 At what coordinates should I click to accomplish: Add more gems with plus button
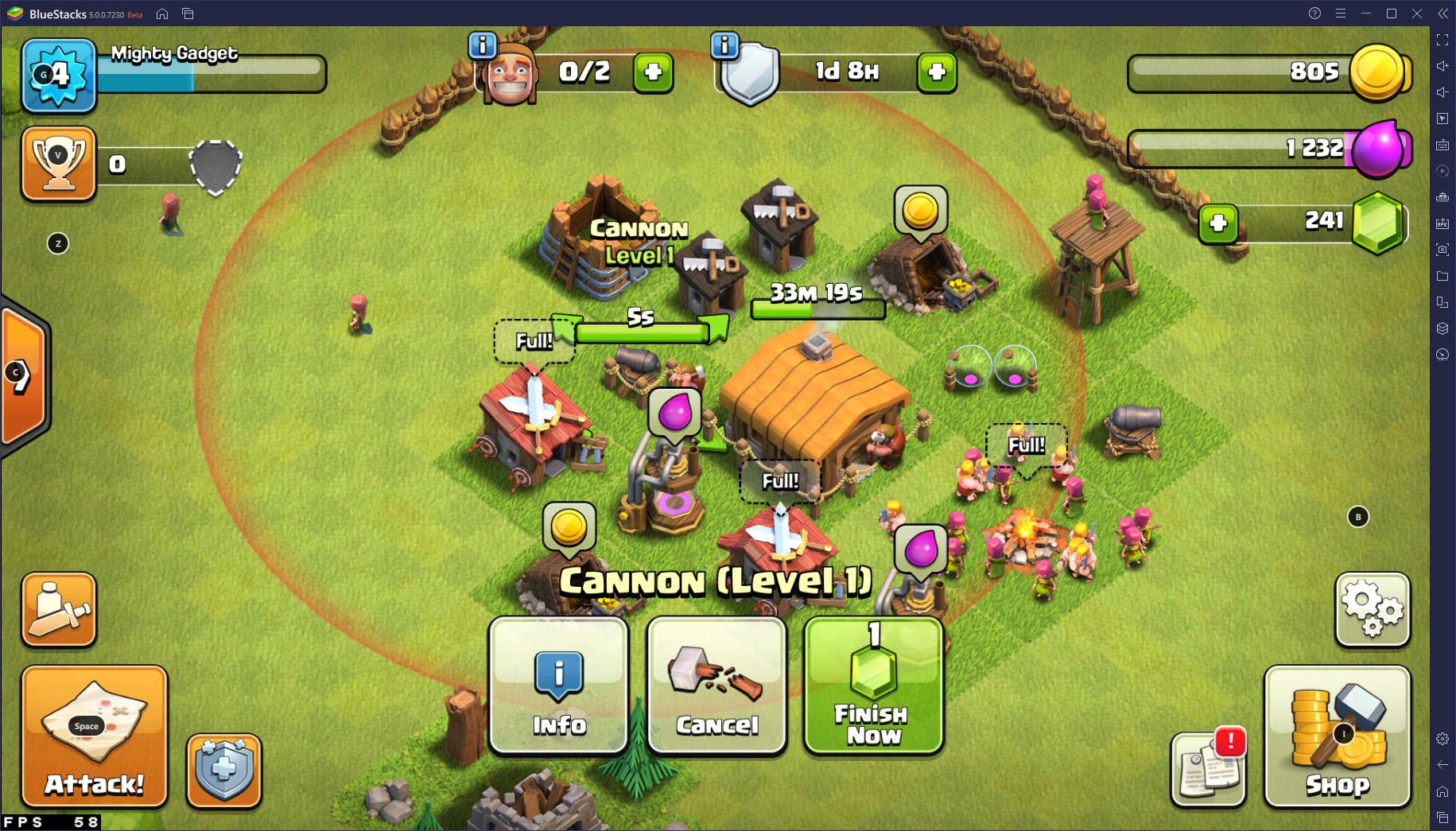pyautogui.click(x=1218, y=223)
